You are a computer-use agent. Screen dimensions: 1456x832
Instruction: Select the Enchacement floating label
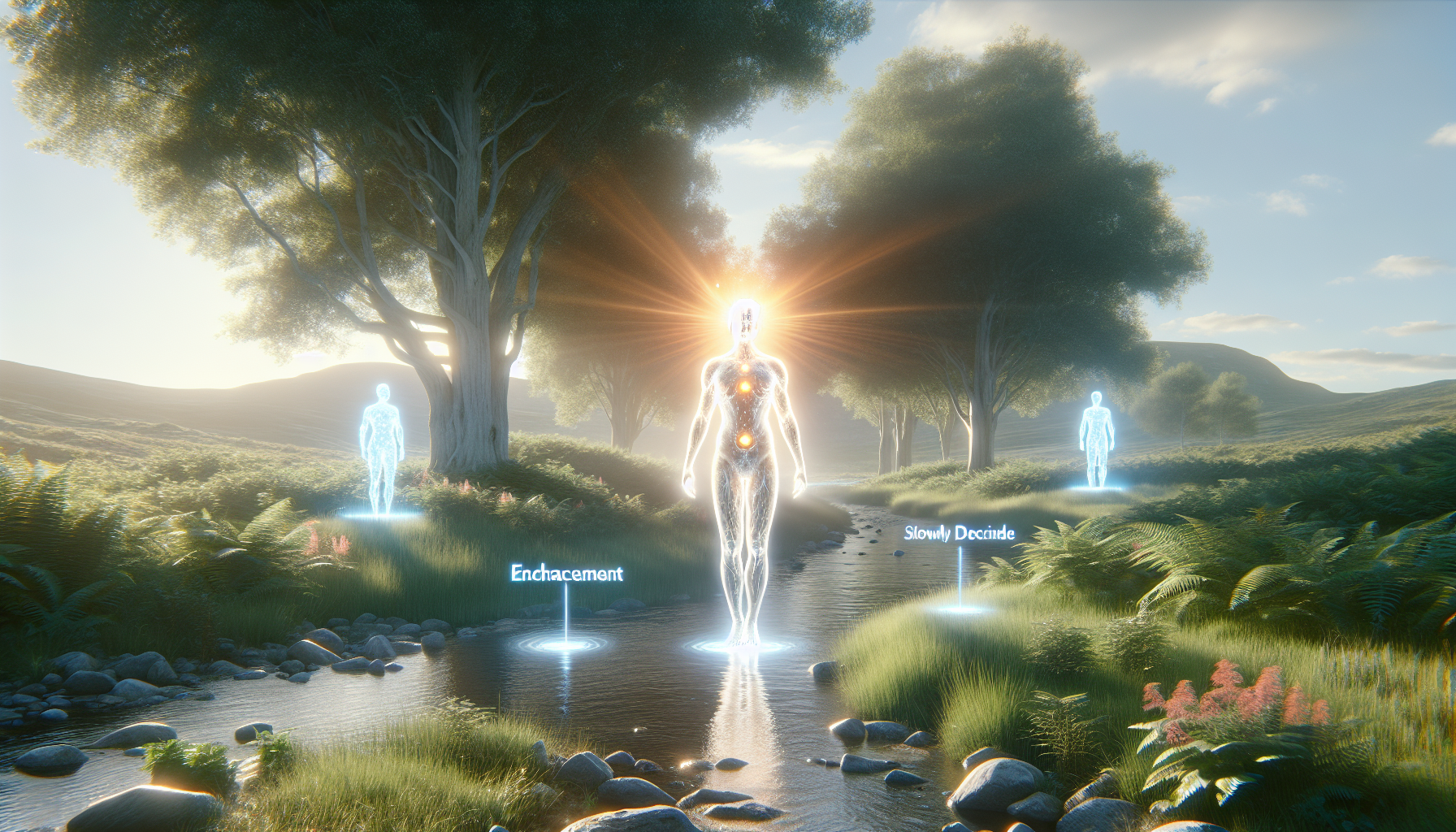pos(566,574)
